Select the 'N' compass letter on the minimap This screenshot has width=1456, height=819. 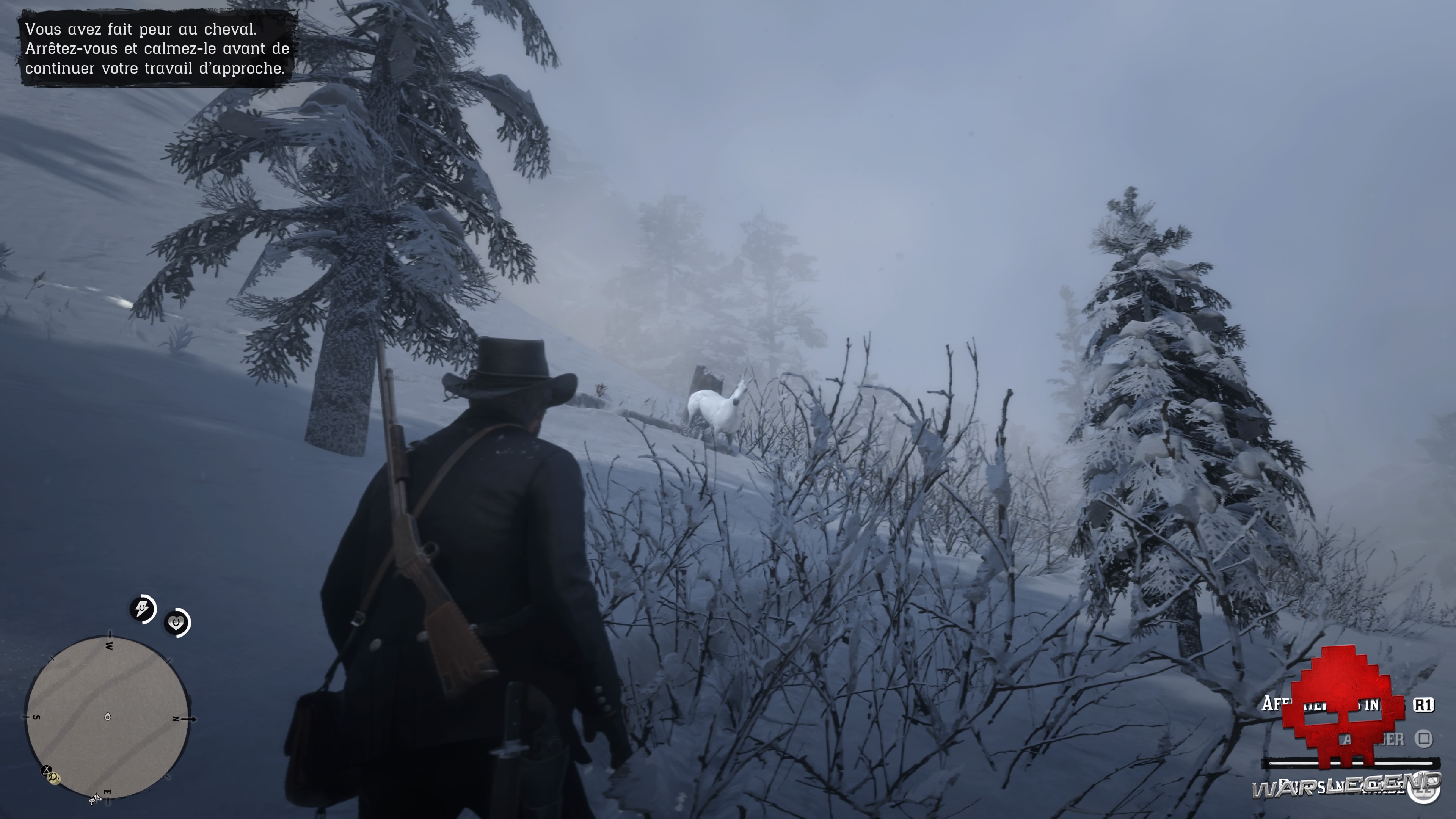pyautogui.click(x=176, y=719)
